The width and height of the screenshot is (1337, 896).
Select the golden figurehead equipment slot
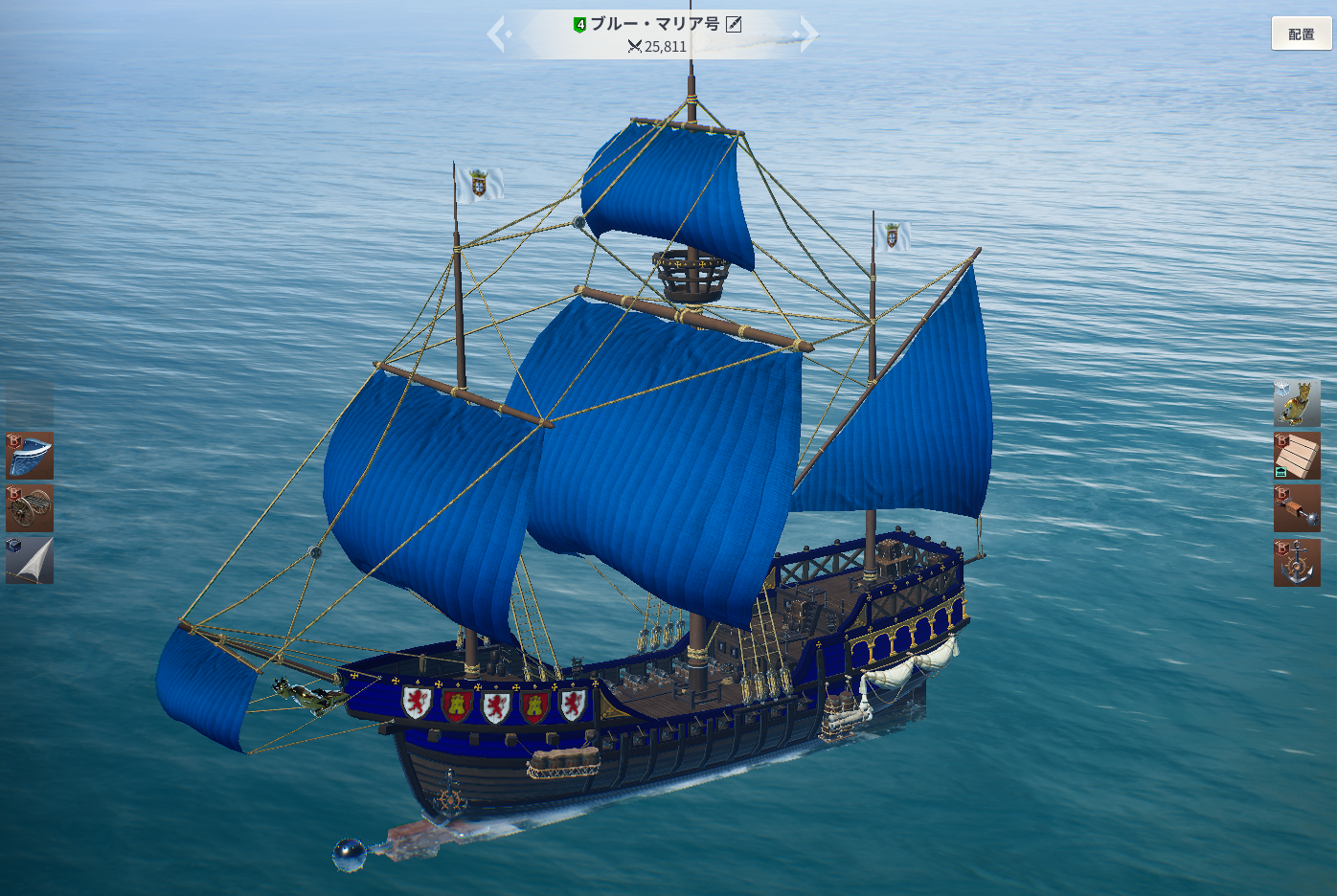coord(1297,402)
